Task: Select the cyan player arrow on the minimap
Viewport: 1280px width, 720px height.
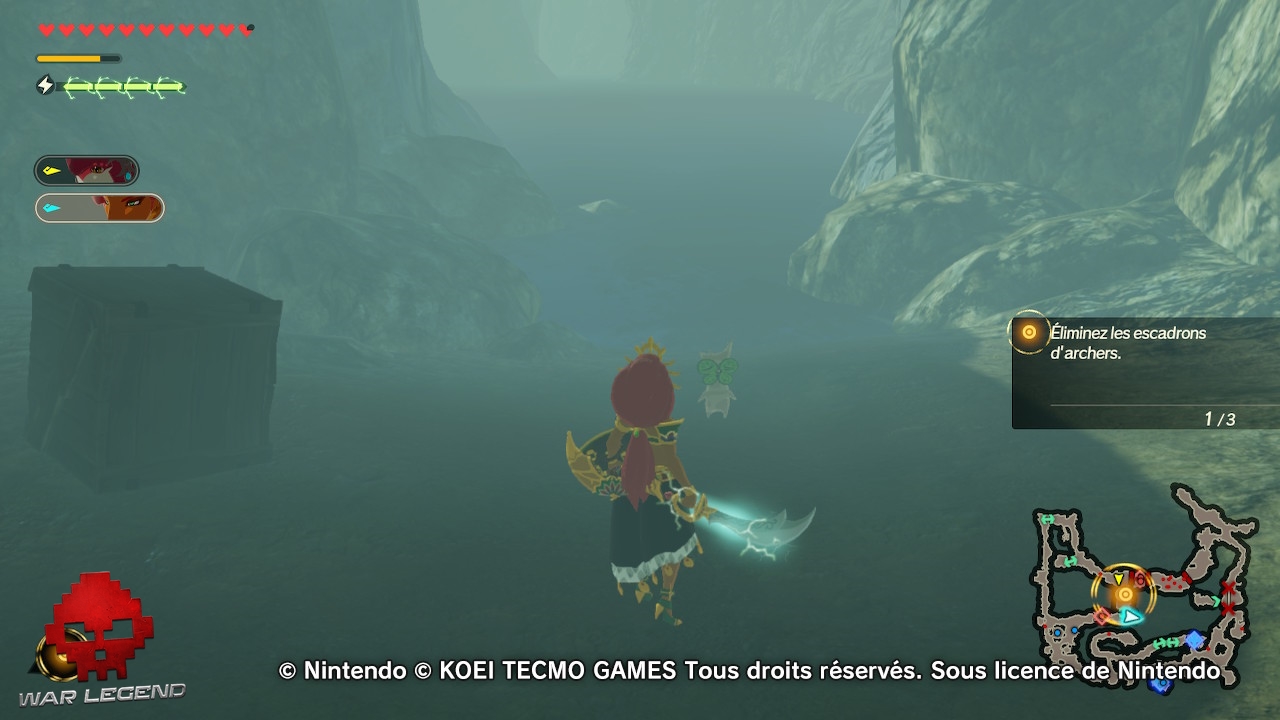Action: pos(1130,617)
